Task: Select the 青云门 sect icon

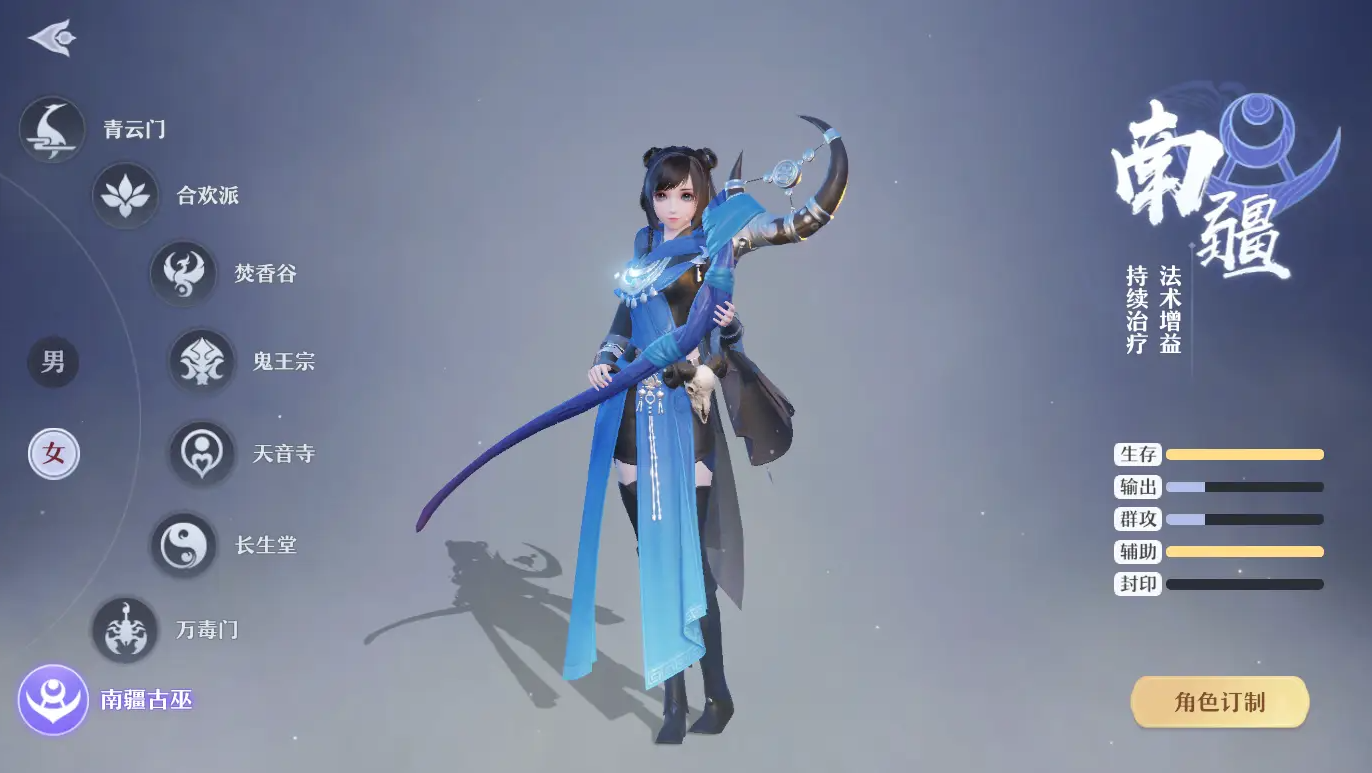Action: [52, 128]
